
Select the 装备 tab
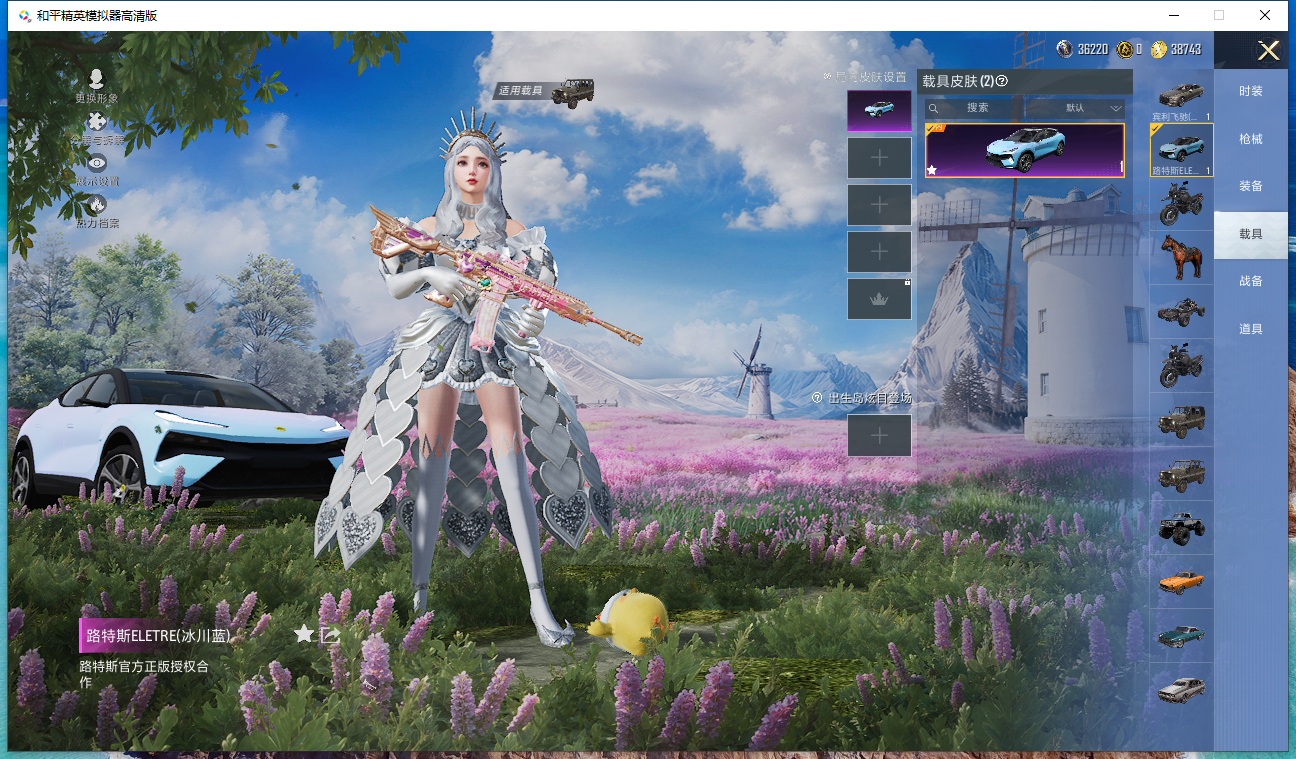pyautogui.click(x=1250, y=186)
